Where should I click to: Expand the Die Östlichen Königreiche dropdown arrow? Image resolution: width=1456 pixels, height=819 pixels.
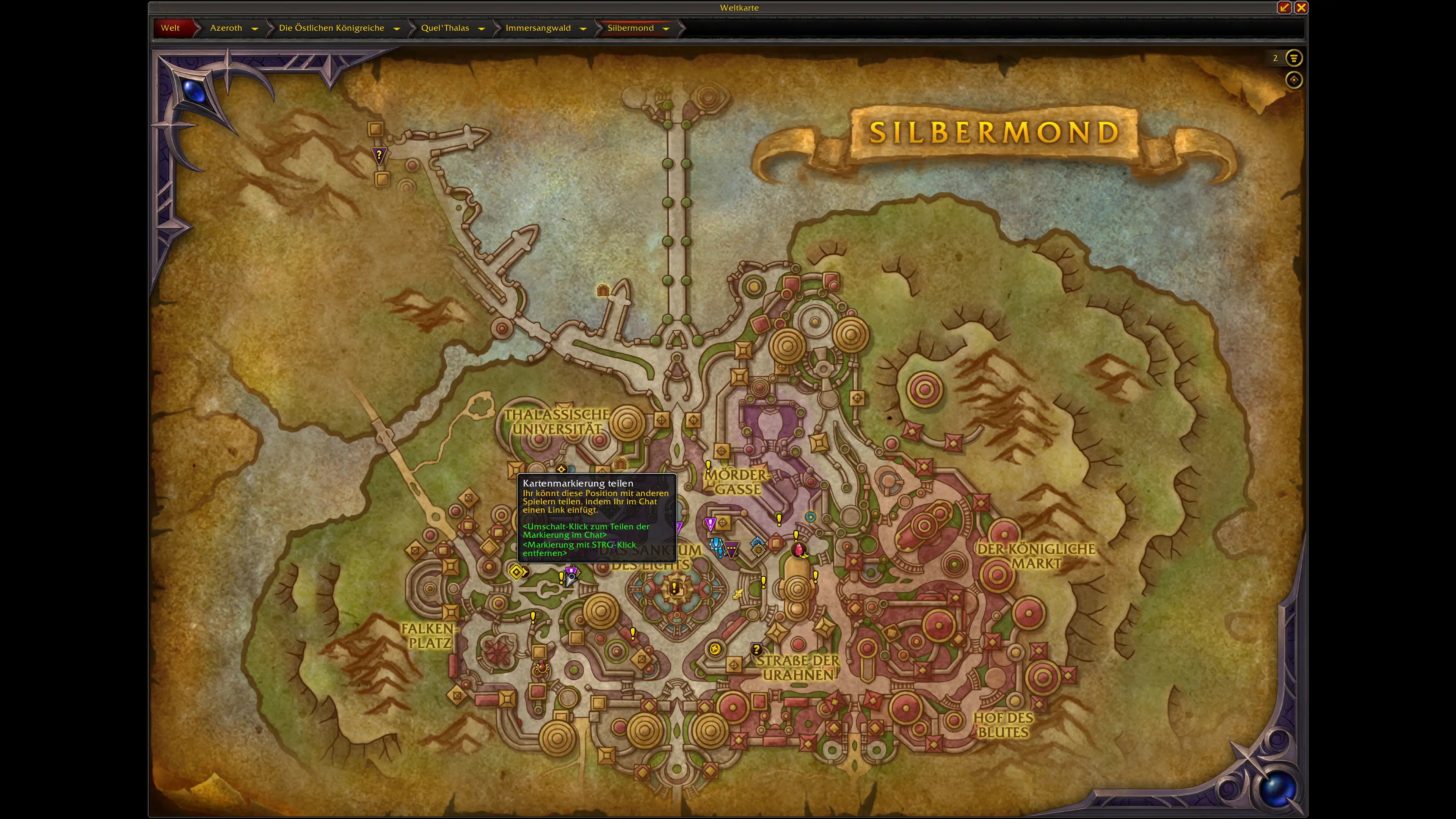pyautogui.click(x=397, y=28)
